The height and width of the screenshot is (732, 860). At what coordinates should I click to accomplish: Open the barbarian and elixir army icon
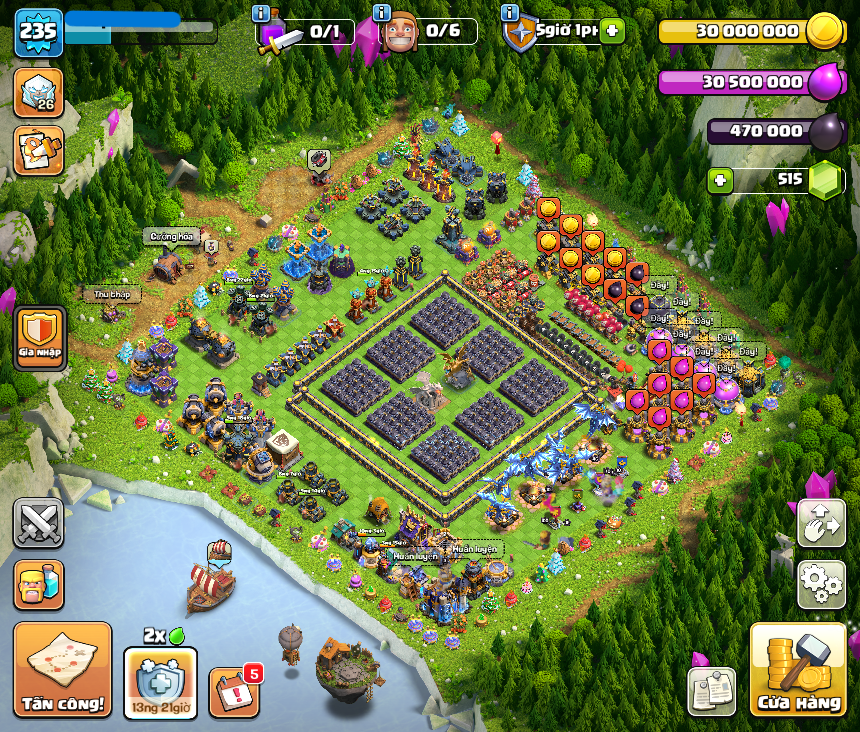pyautogui.click(x=38, y=584)
